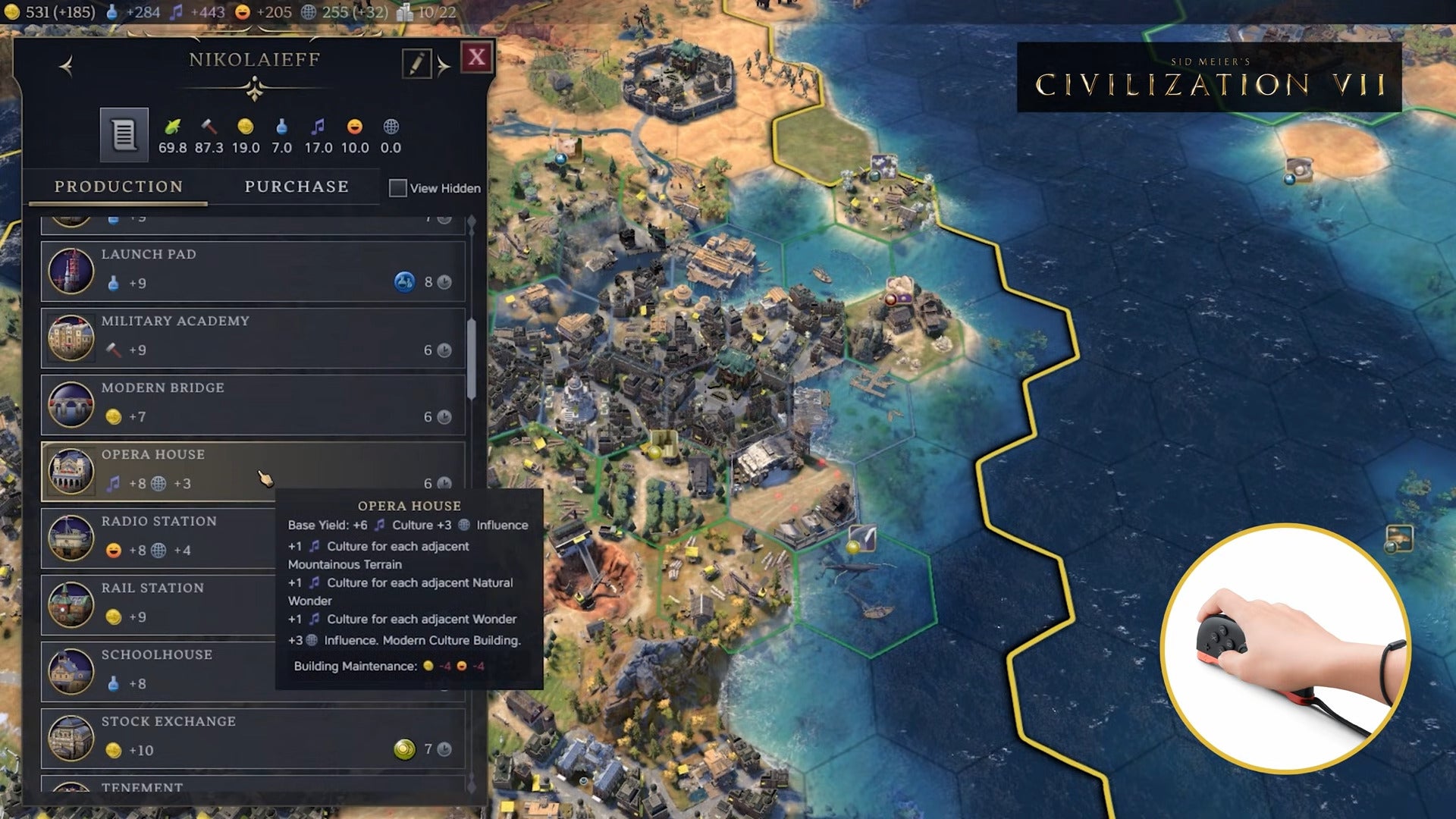Image resolution: width=1456 pixels, height=819 pixels.
Task: Select the Radio Station build item thumbnail
Action: [71, 538]
